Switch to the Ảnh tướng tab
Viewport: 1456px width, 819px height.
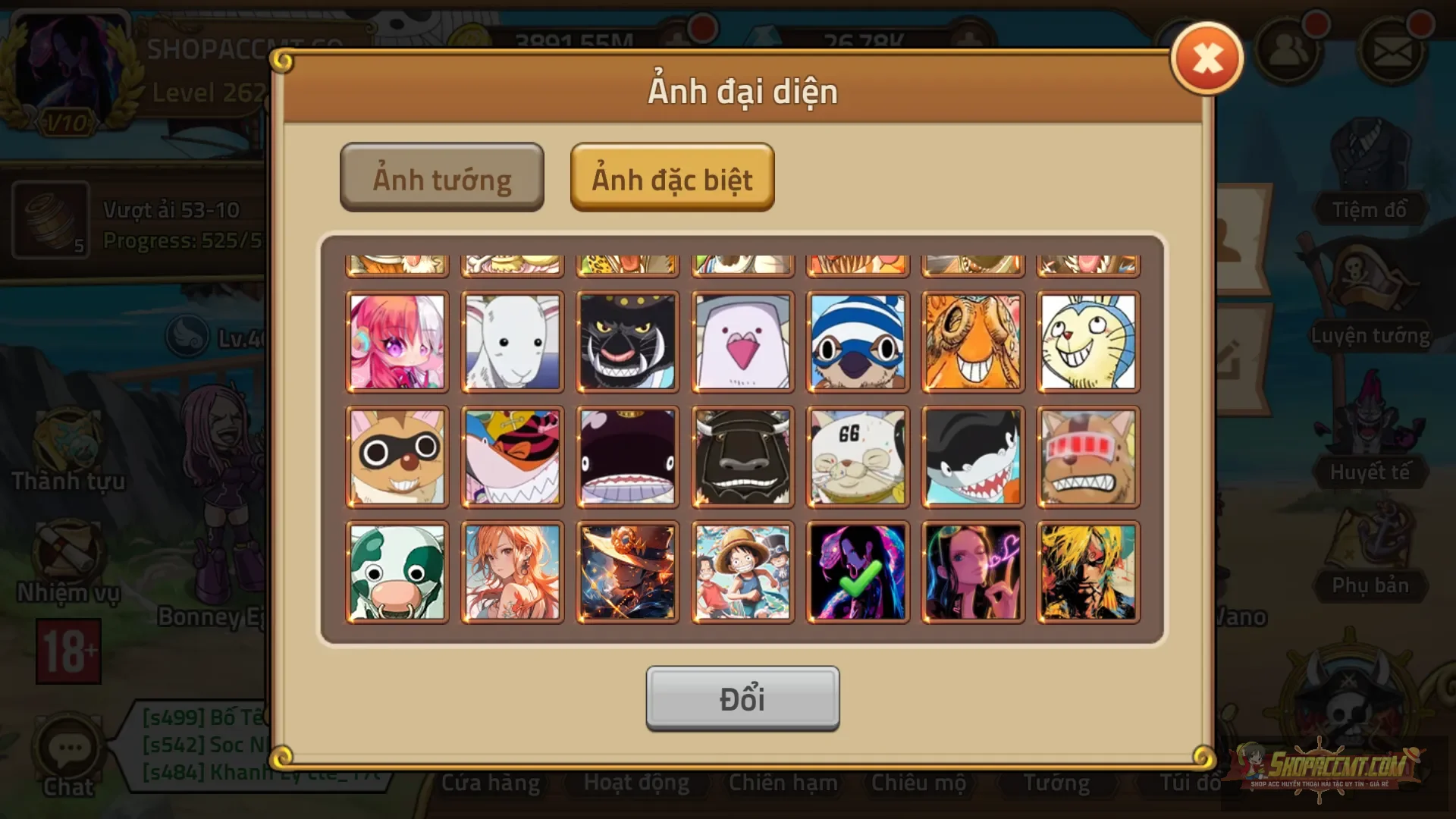click(x=442, y=177)
